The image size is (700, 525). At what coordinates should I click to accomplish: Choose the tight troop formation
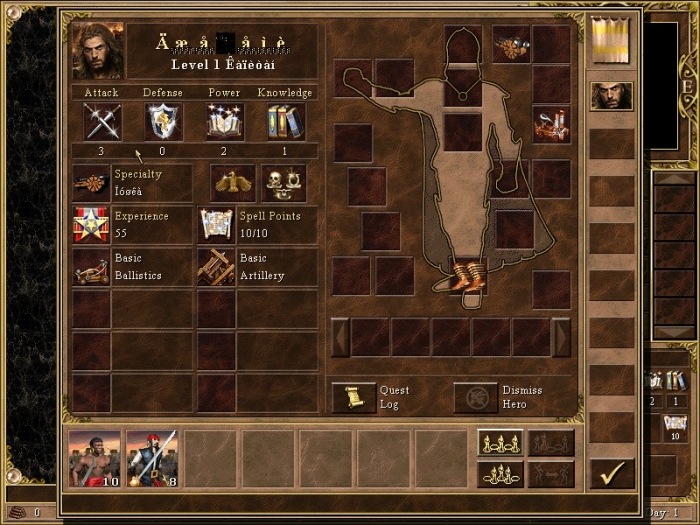pos(500,474)
